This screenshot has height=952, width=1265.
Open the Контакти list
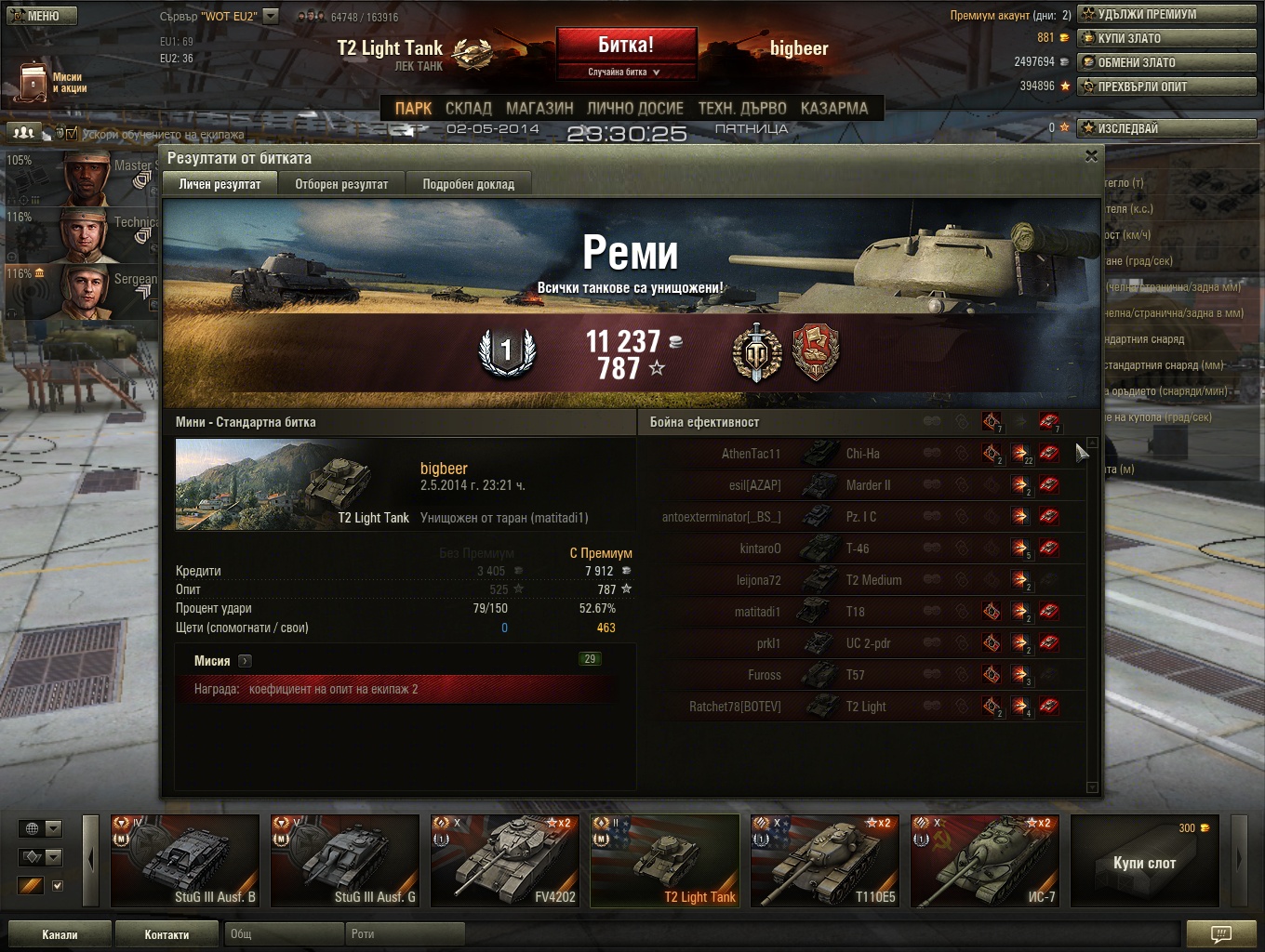[166, 934]
